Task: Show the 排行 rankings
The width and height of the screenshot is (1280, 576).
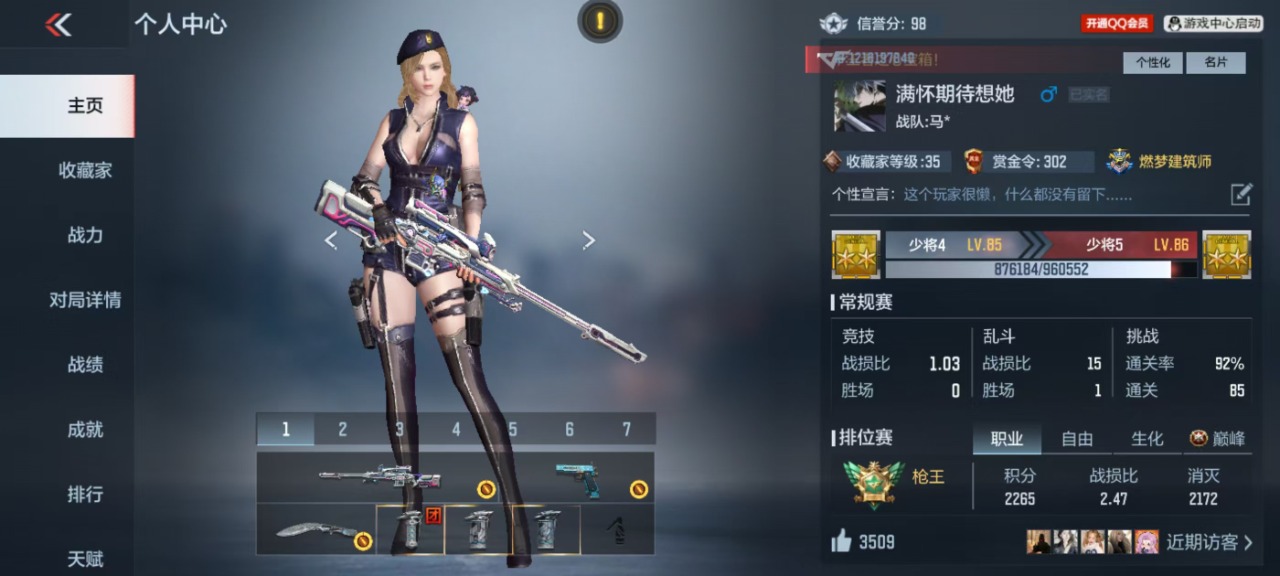Action: (x=85, y=494)
